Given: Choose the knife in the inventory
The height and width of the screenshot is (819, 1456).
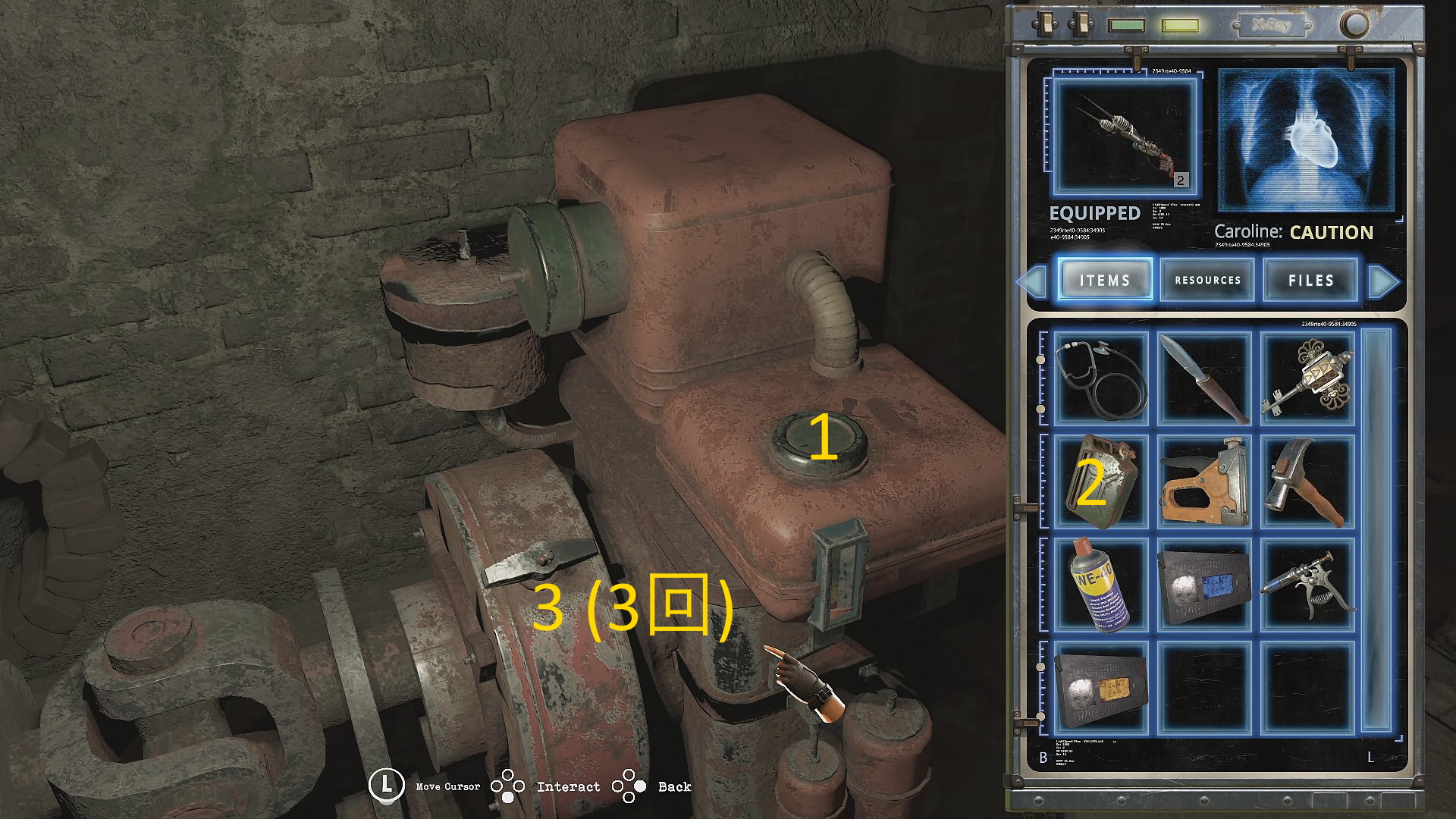Looking at the screenshot, I should [x=1204, y=378].
